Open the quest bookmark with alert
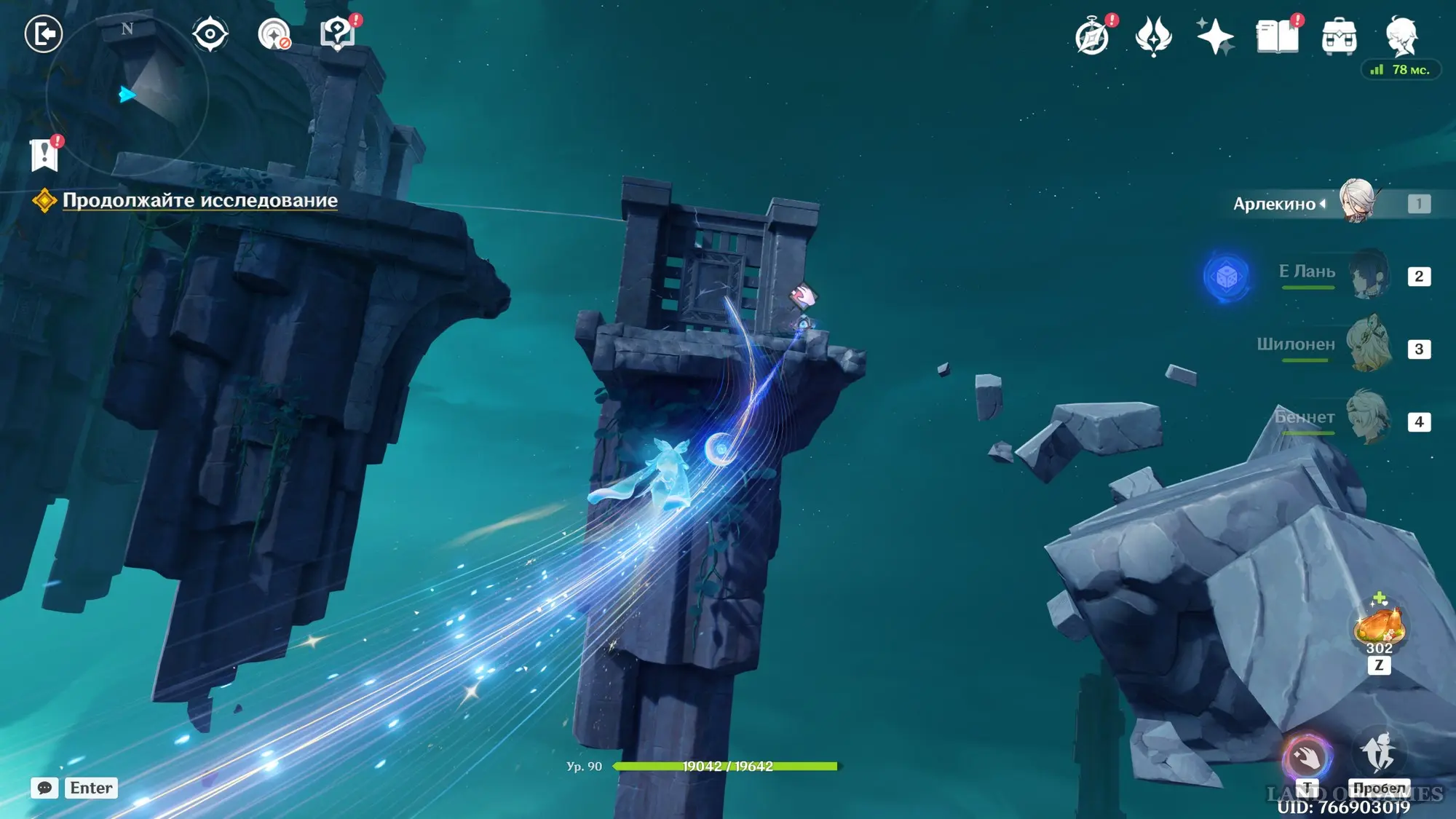Viewport: 1456px width, 819px height. tap(45, 155)
